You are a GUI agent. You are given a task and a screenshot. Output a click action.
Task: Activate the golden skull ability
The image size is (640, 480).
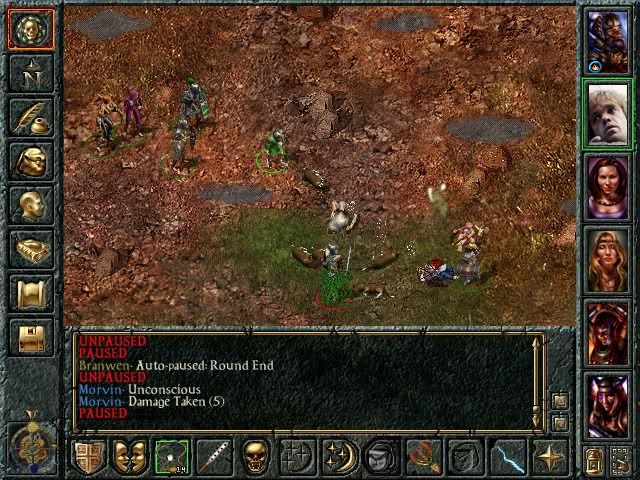[255, 456]
